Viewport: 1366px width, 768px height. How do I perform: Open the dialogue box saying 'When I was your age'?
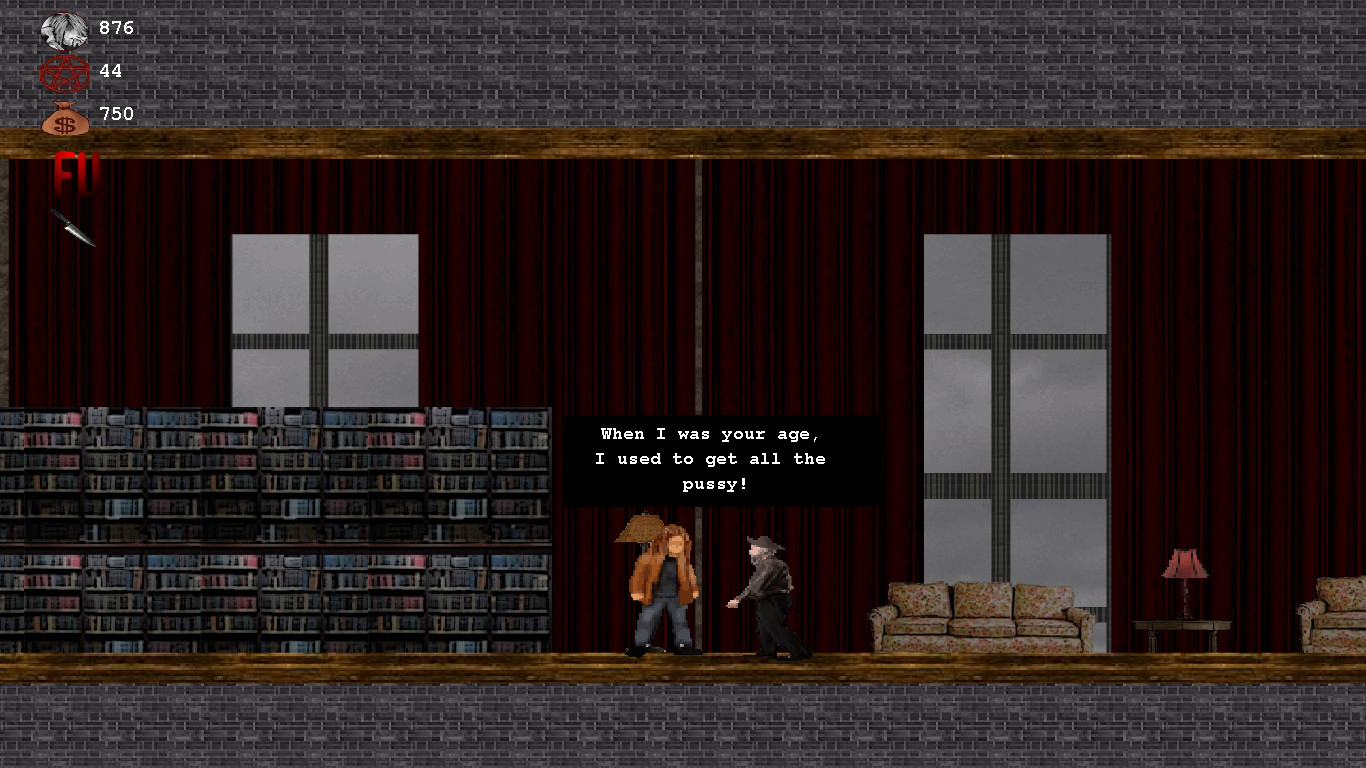click(x=722, y=458)
